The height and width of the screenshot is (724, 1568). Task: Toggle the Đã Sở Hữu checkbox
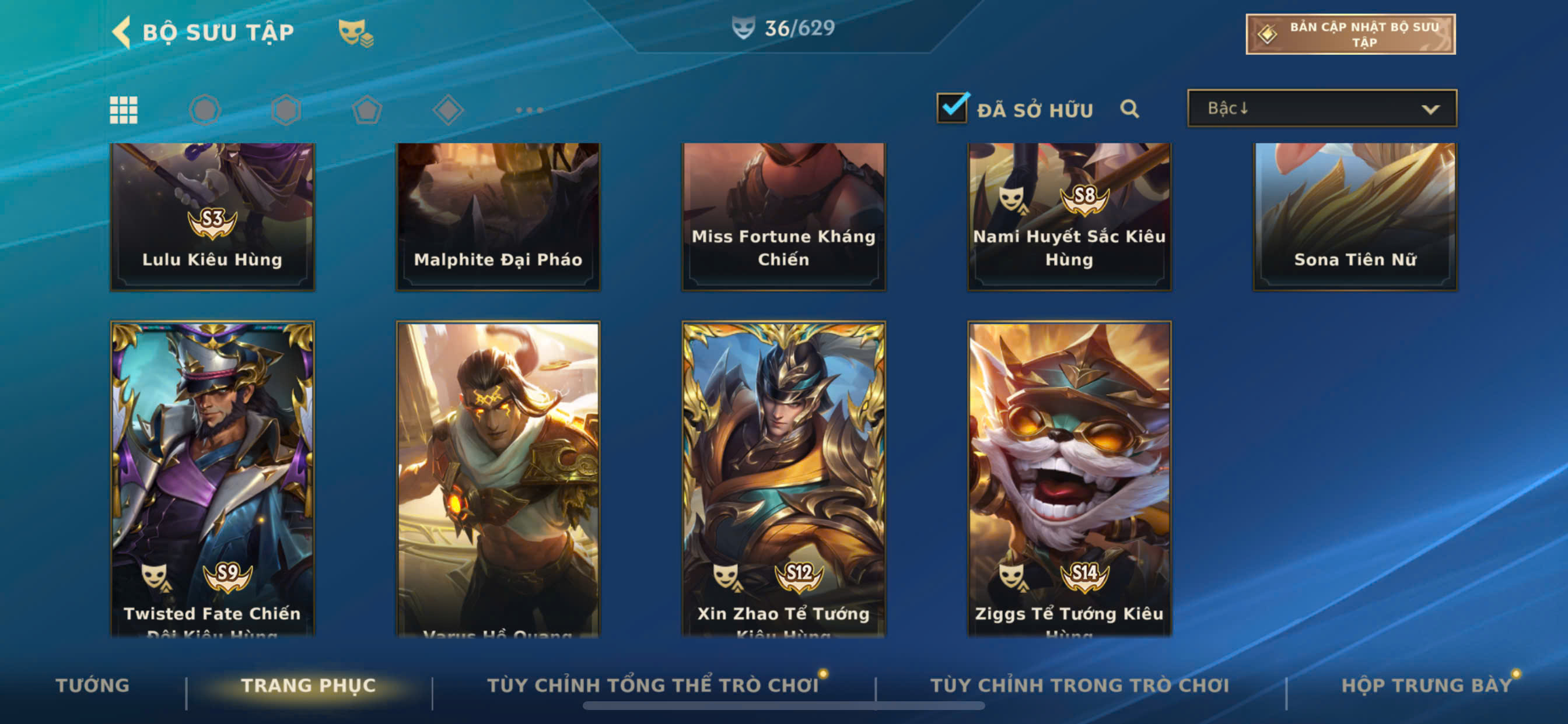coord(951,108)
